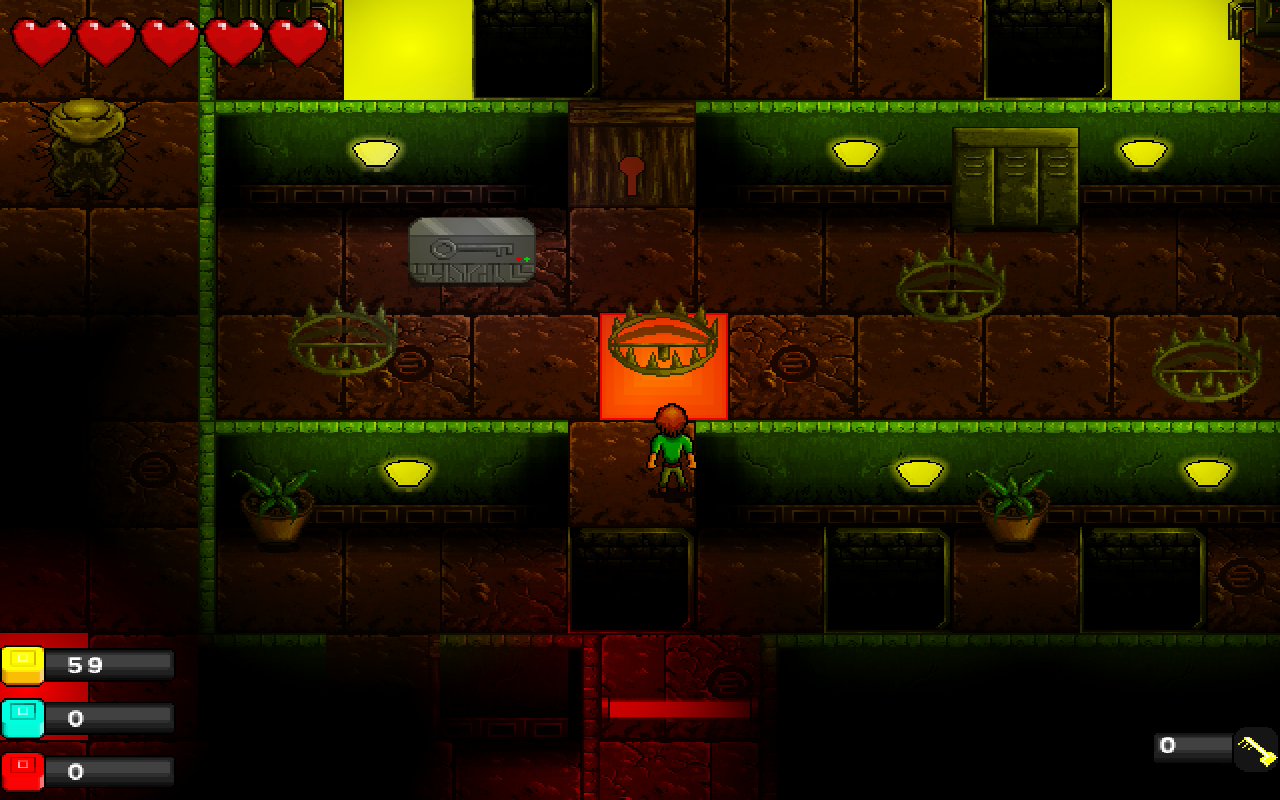
Task: Click the red progress bar at bottom center
Action: coord(675,708)
